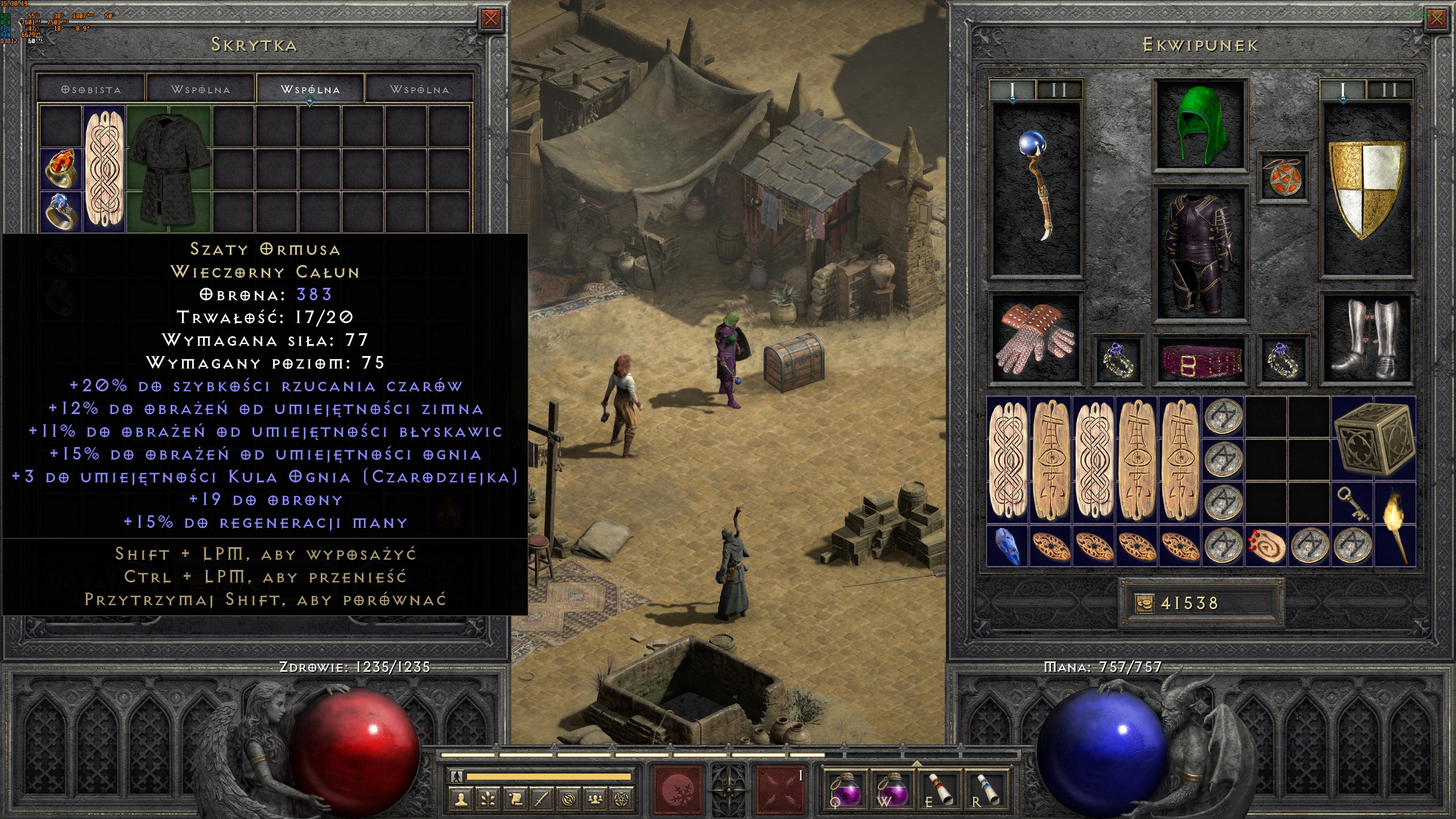Select the equipped gold and white shield

click(1366, 188)
